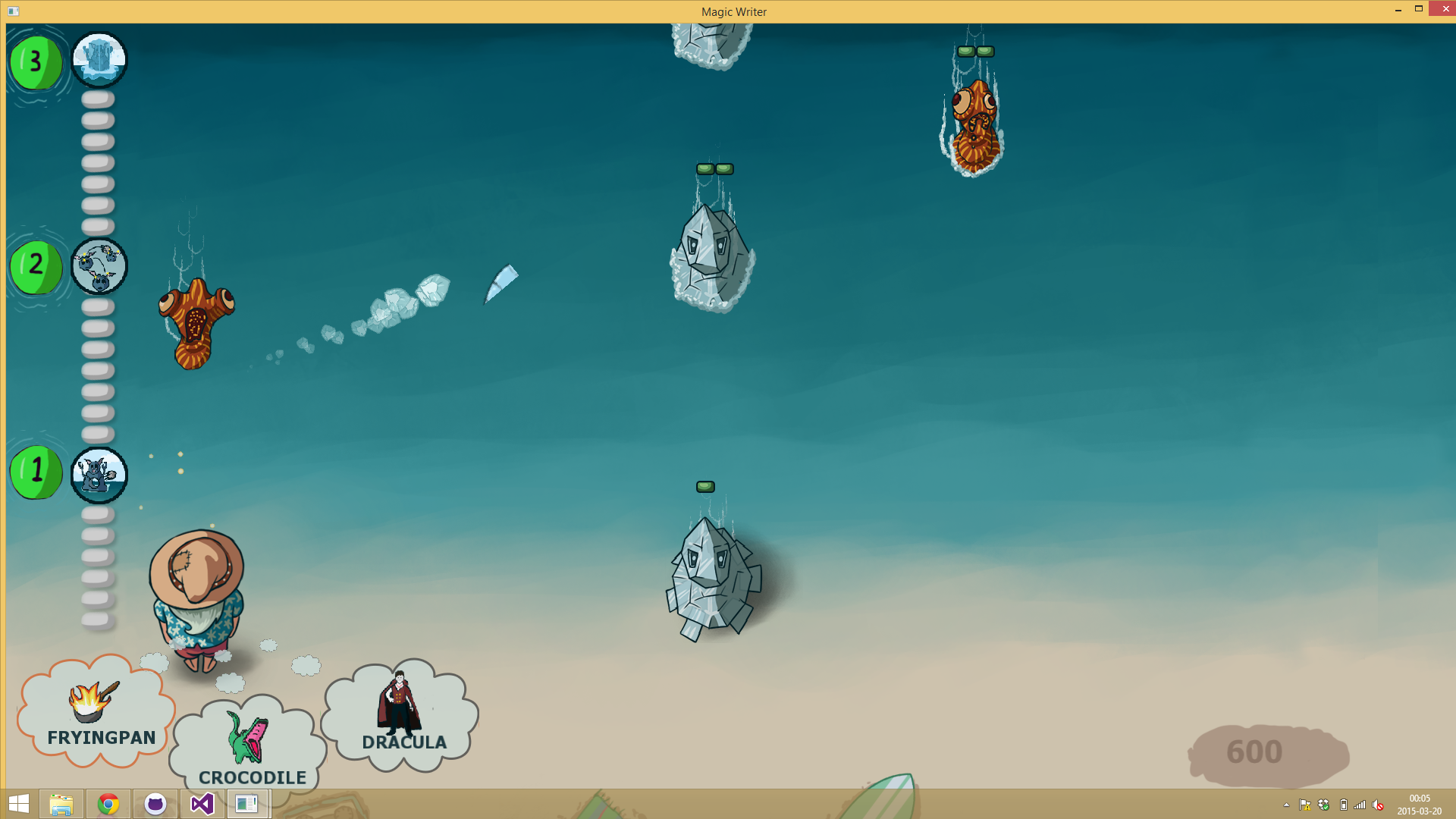
Task: Minimize the Magic Writer window
Action: click(1398, 10)
